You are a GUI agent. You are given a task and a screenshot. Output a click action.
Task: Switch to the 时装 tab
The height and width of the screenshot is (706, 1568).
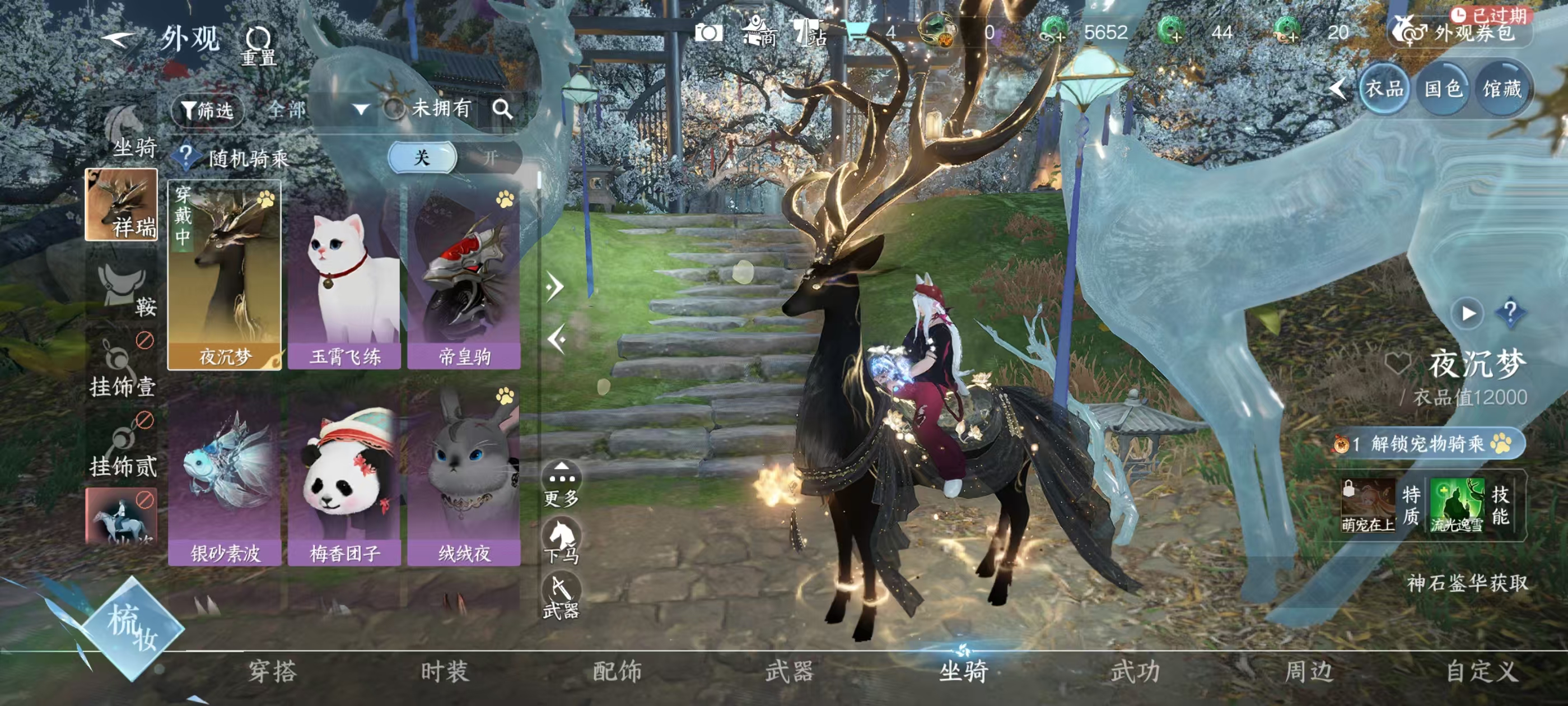(x=444, y=671)
